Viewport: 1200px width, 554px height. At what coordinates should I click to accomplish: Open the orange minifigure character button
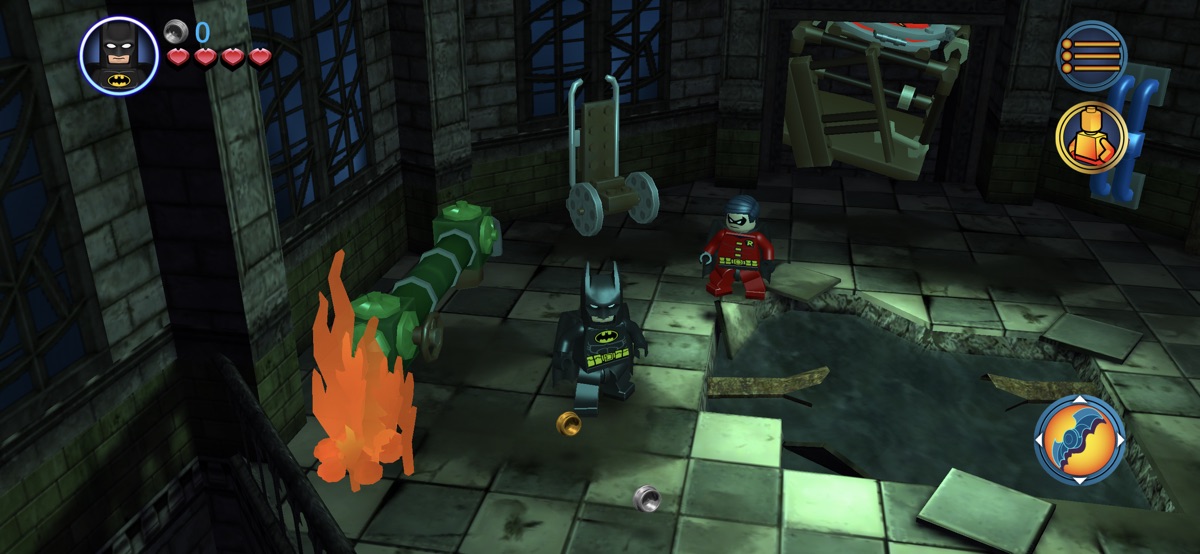1092,137
